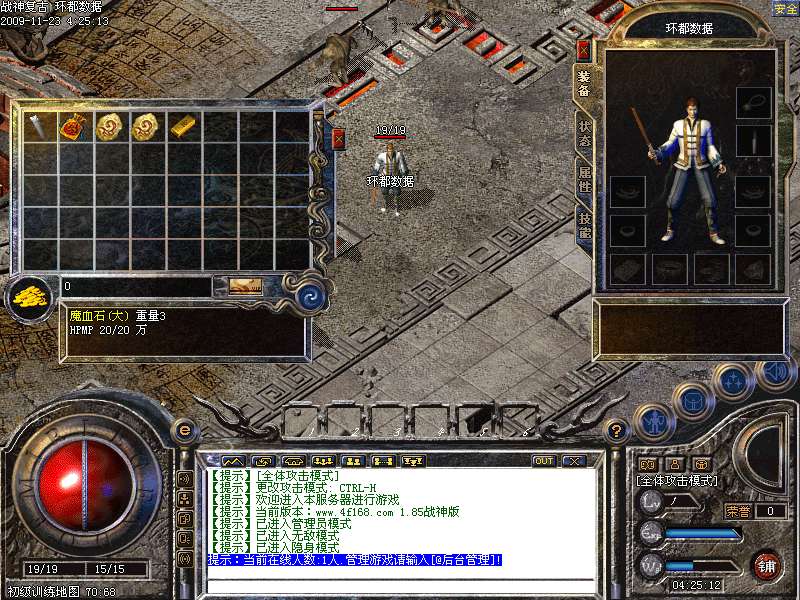Click the necklace equipment slot

click(753, 102)
